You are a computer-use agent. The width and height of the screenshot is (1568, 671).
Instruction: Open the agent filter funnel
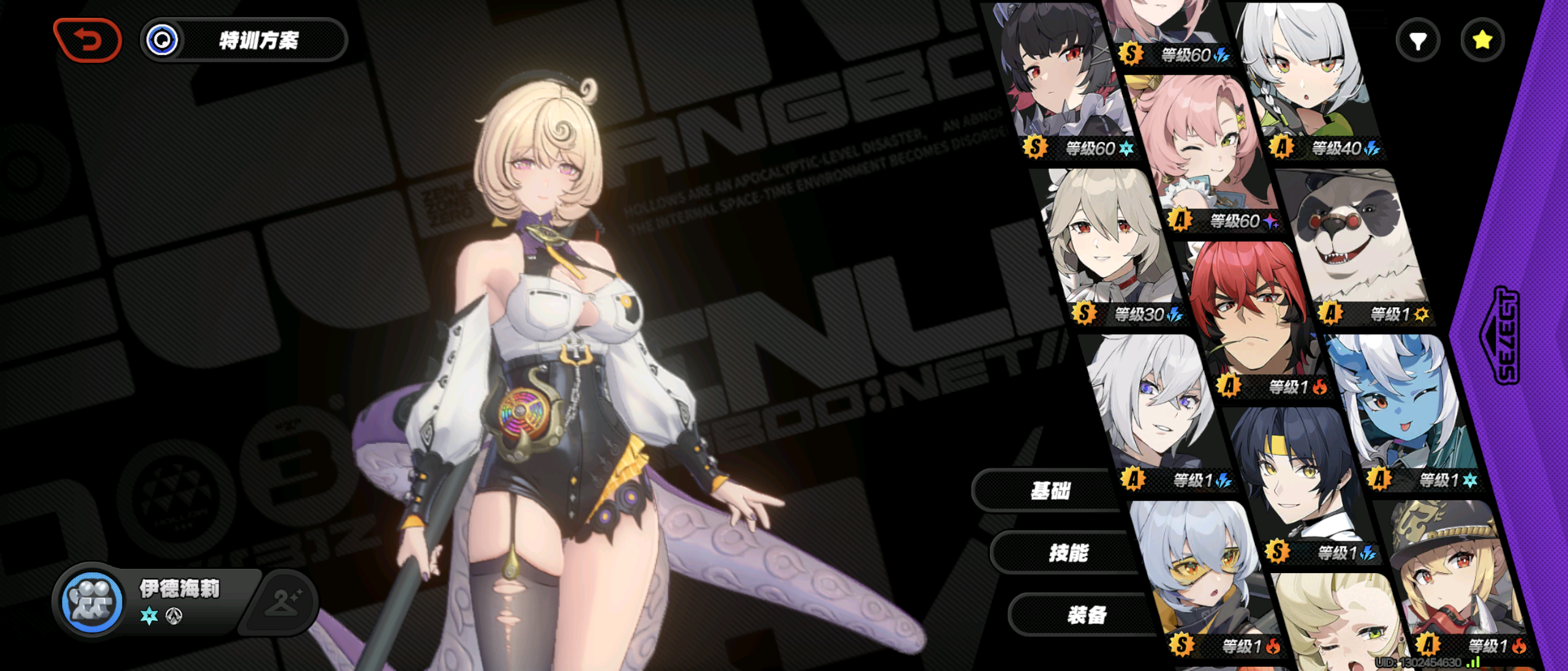click(1417, 41)
